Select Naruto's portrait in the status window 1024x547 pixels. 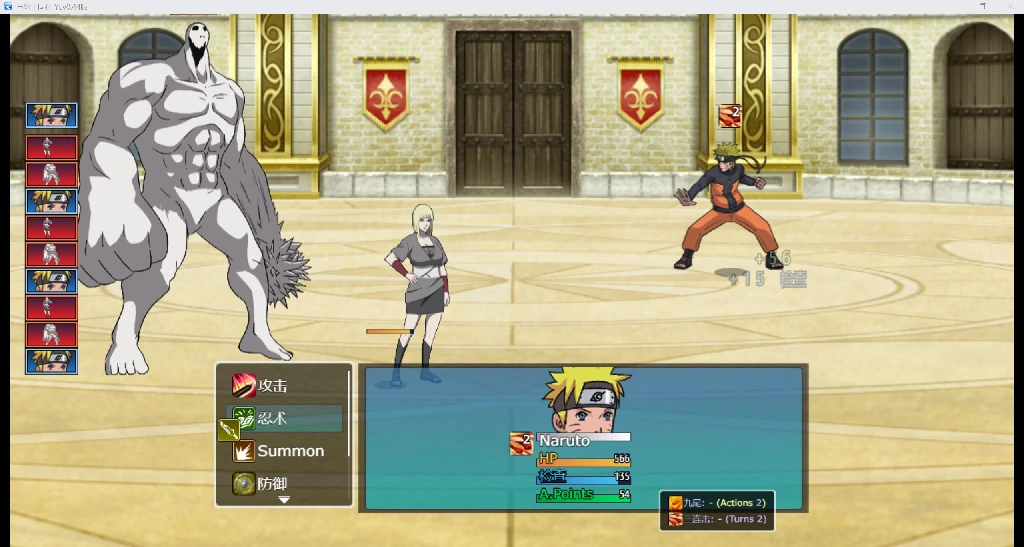[x=585, y=401]
